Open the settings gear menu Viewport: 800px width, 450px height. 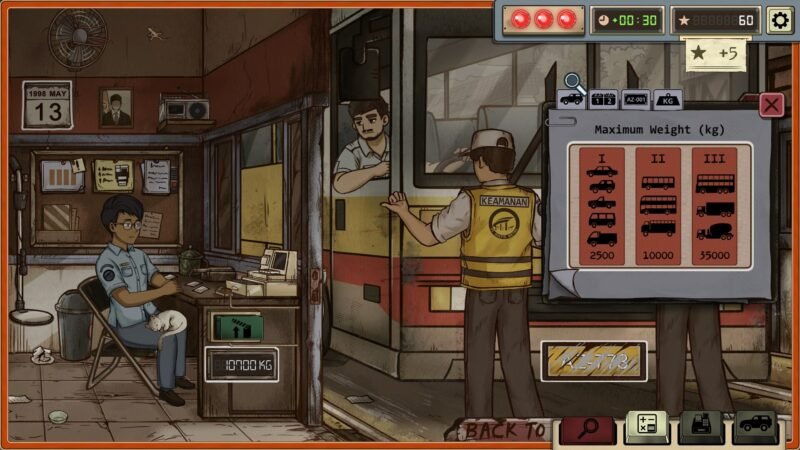[778, 19]
